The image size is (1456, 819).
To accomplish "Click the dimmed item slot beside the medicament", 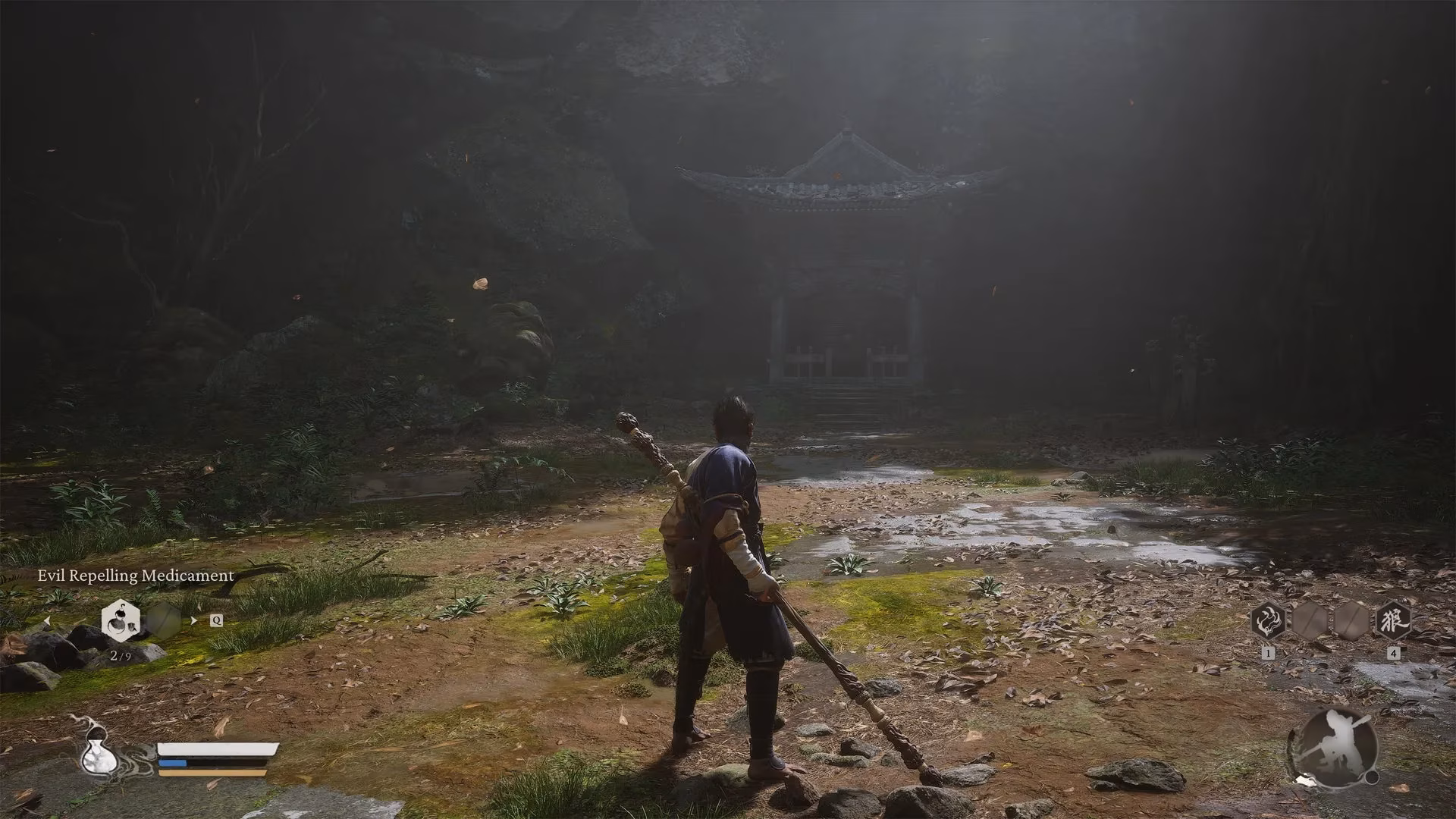I will (x=163, y=620).
